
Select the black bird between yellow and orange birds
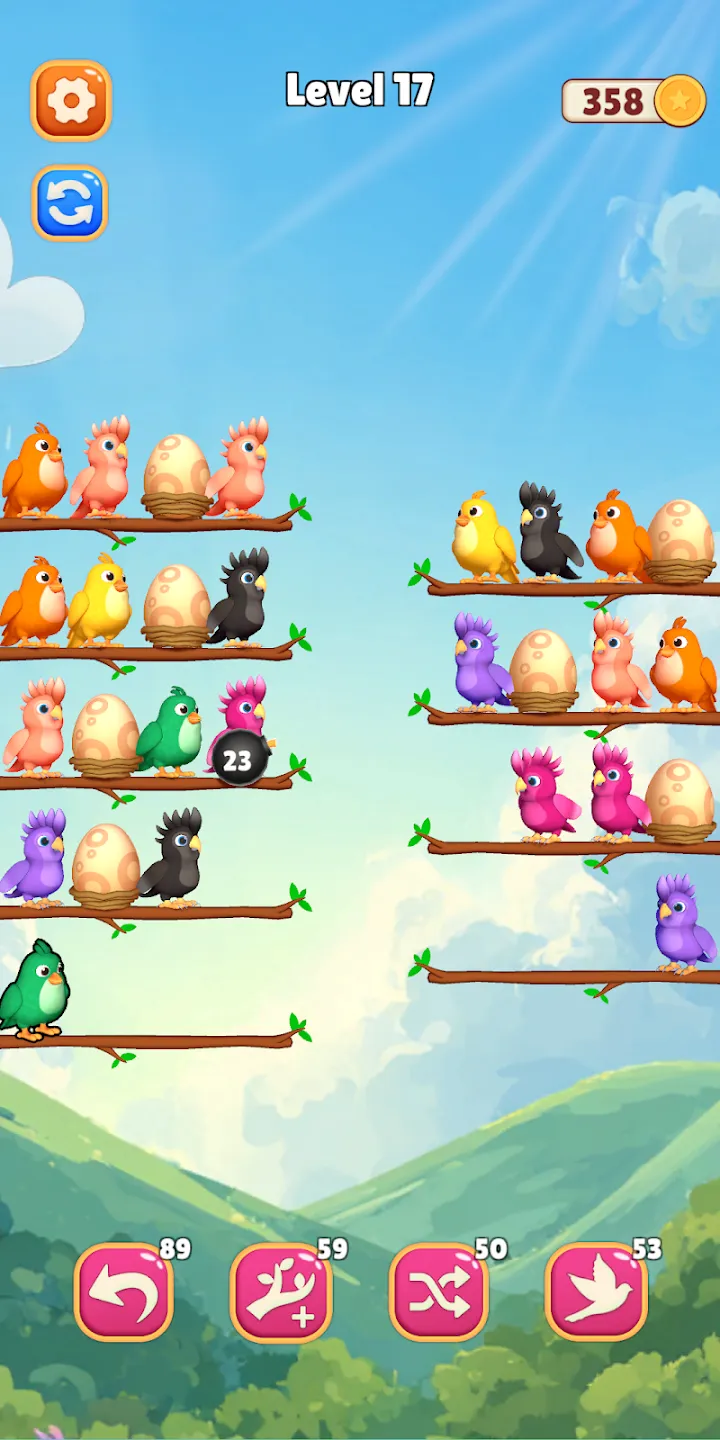pos(546,533)
